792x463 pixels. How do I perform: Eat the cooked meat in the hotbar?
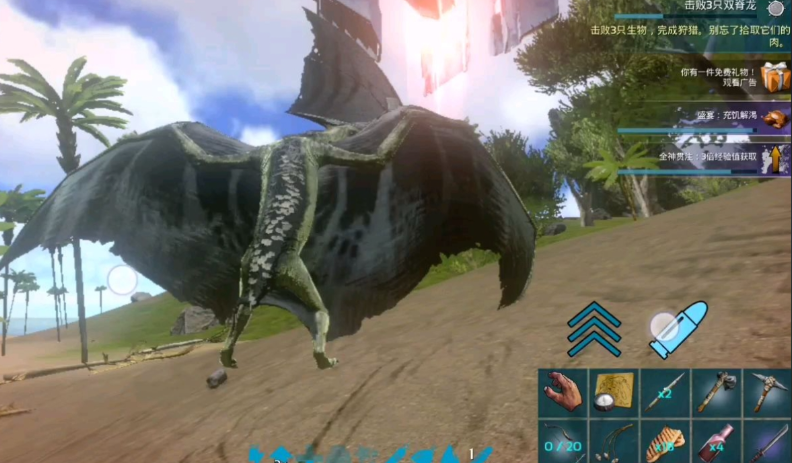pos(665,441)
